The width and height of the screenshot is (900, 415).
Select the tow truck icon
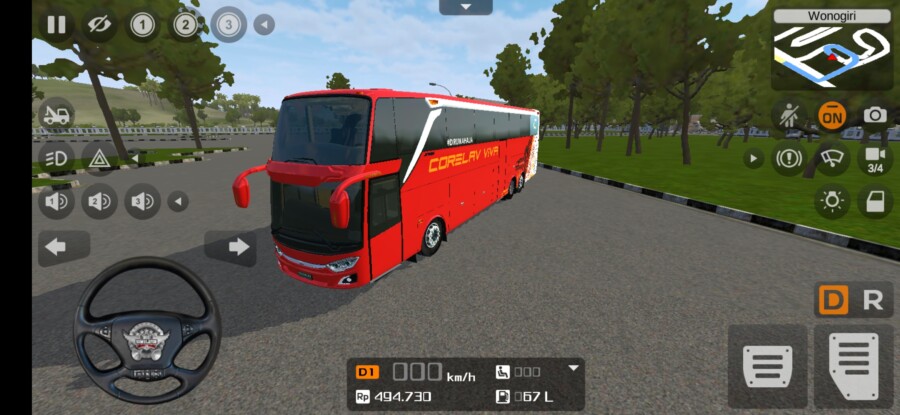click(x=56, y=115)
